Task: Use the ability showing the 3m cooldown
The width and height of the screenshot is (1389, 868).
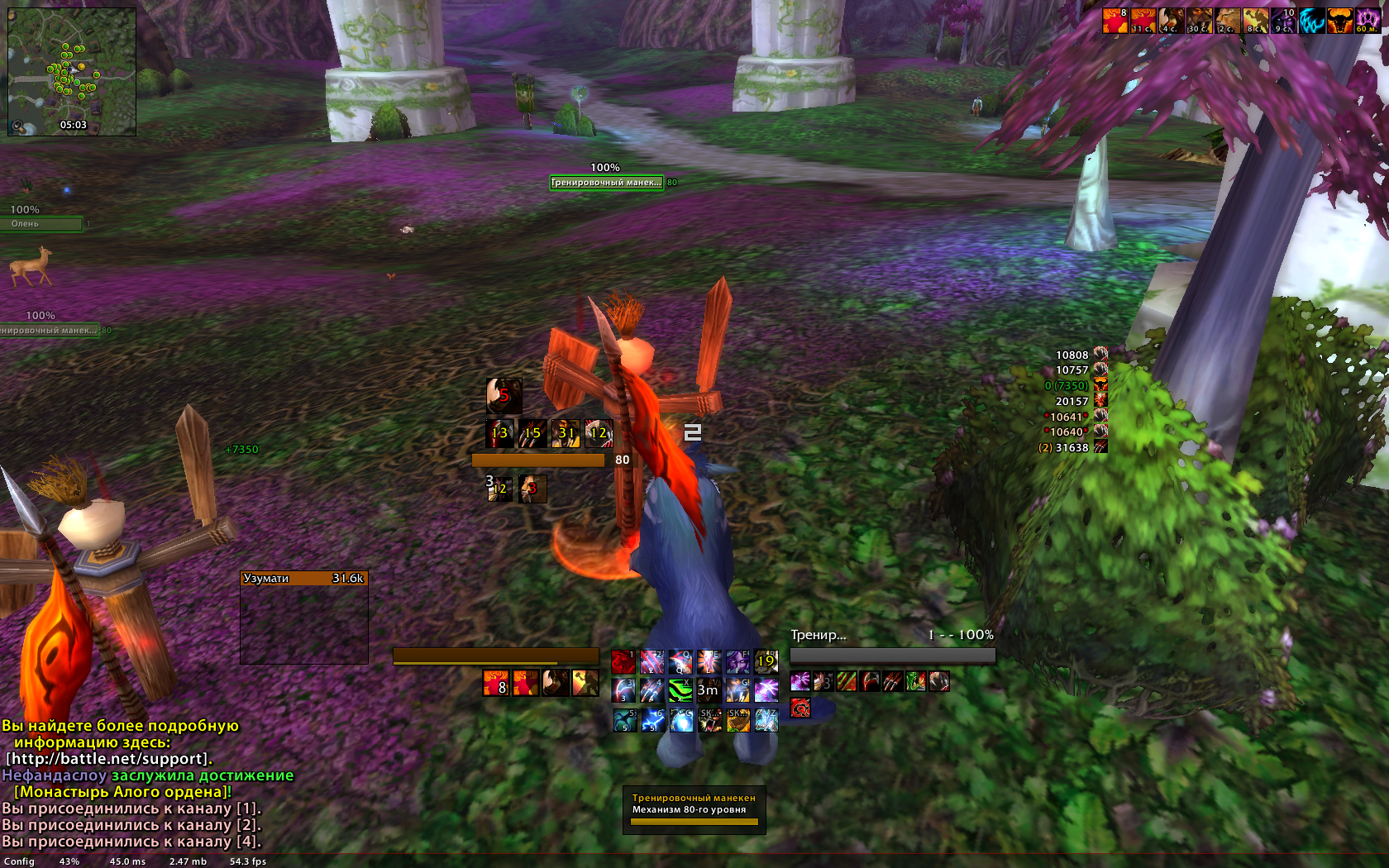Action: tap(709, 689)
